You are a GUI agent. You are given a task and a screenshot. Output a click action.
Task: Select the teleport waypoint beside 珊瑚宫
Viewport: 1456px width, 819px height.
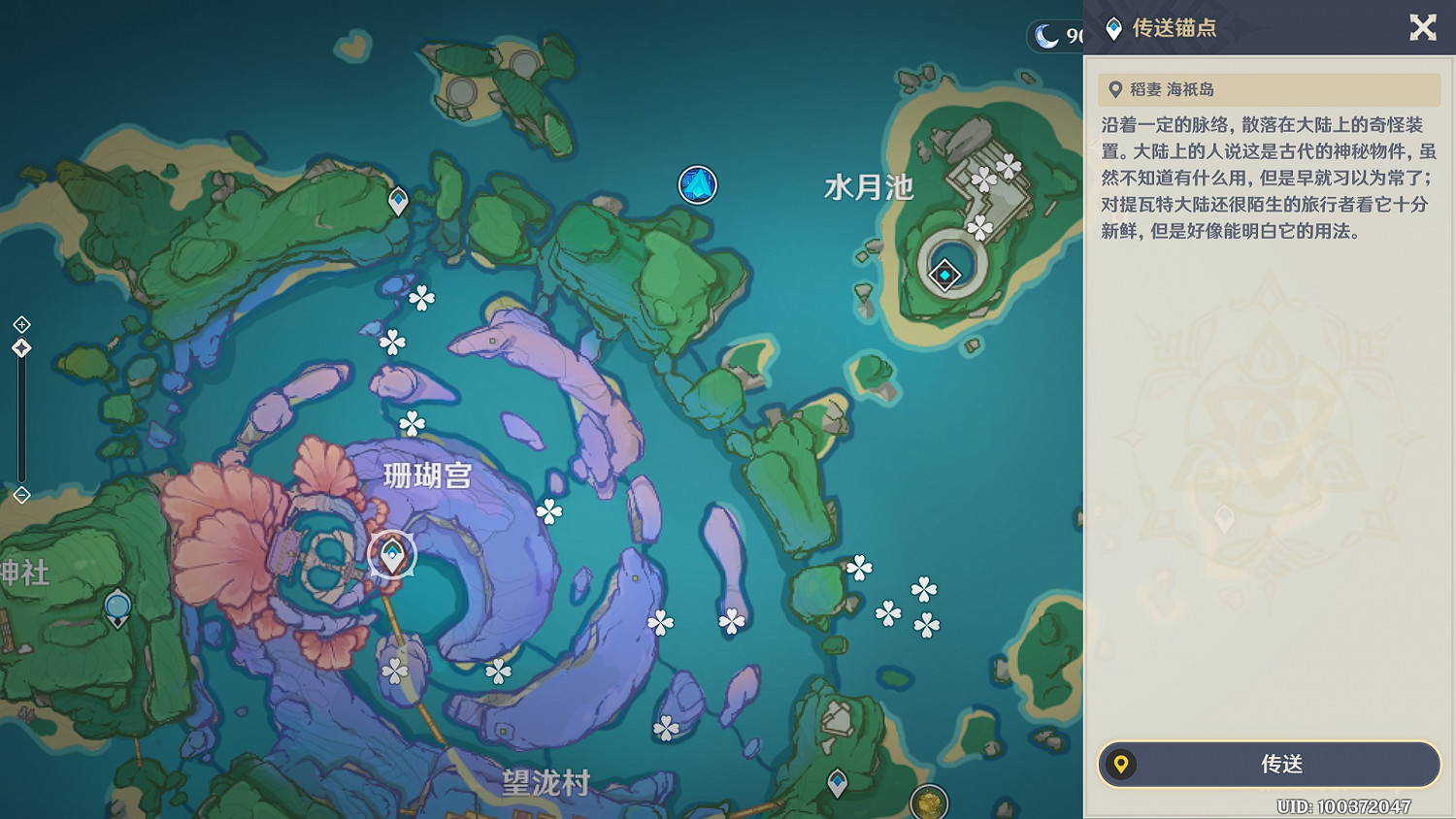391,554
